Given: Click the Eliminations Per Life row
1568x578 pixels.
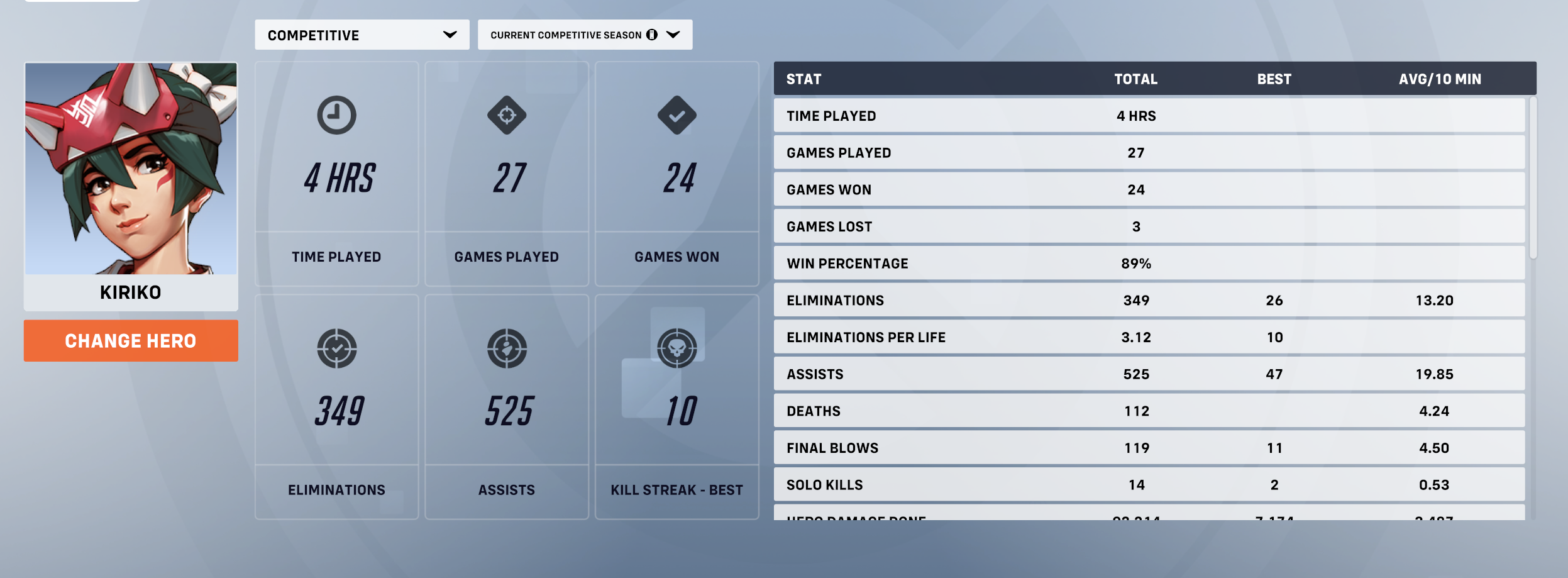Looking at the screenshot, I should click(1149, 337).
